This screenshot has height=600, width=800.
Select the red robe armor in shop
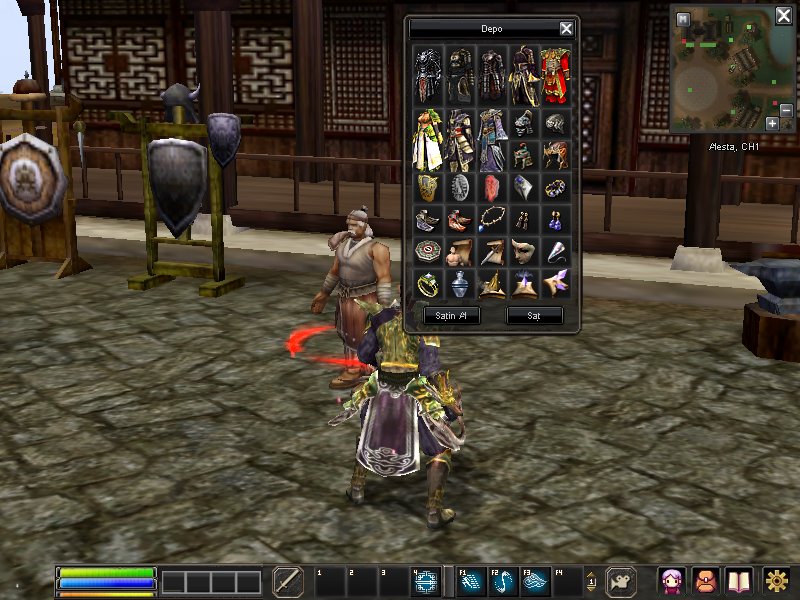point(555,76)
